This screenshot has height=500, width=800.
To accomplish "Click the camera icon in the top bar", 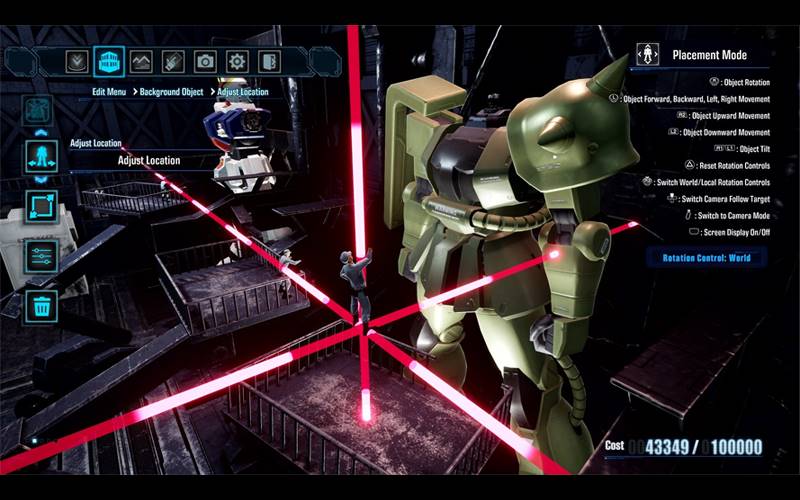I will [205, 61].
